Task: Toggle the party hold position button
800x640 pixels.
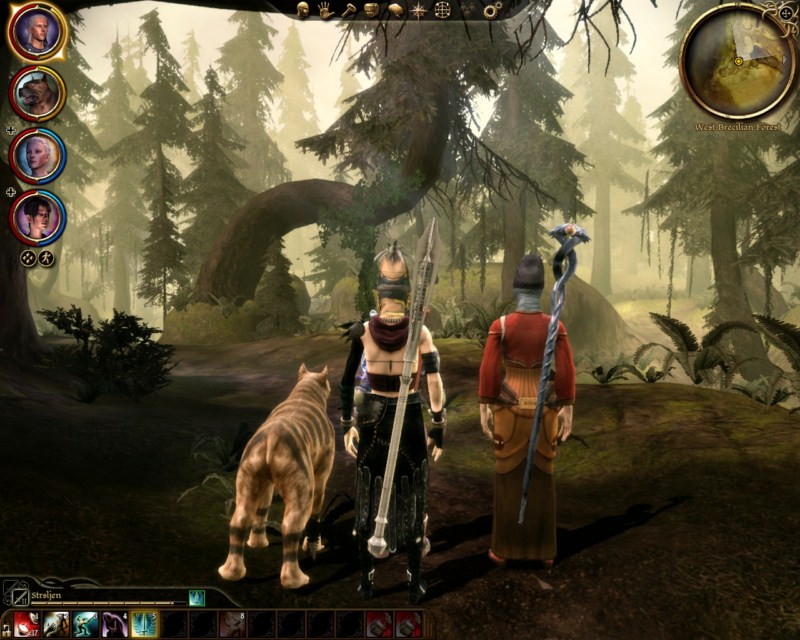Action: (46, 258)
